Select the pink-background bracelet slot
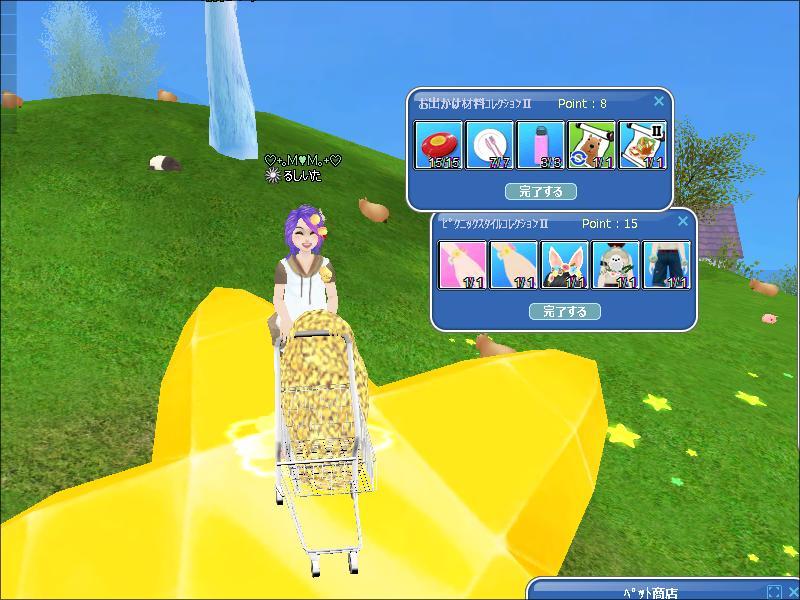Image resolution: width=800 pixels, height=600 pixels. [463, 266]
